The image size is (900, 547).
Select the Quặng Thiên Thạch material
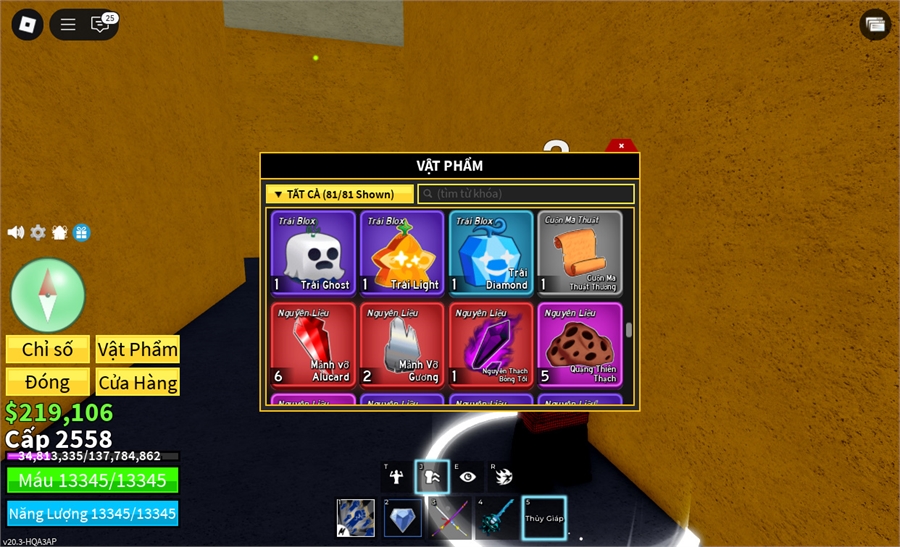click(x=580, y=345)
